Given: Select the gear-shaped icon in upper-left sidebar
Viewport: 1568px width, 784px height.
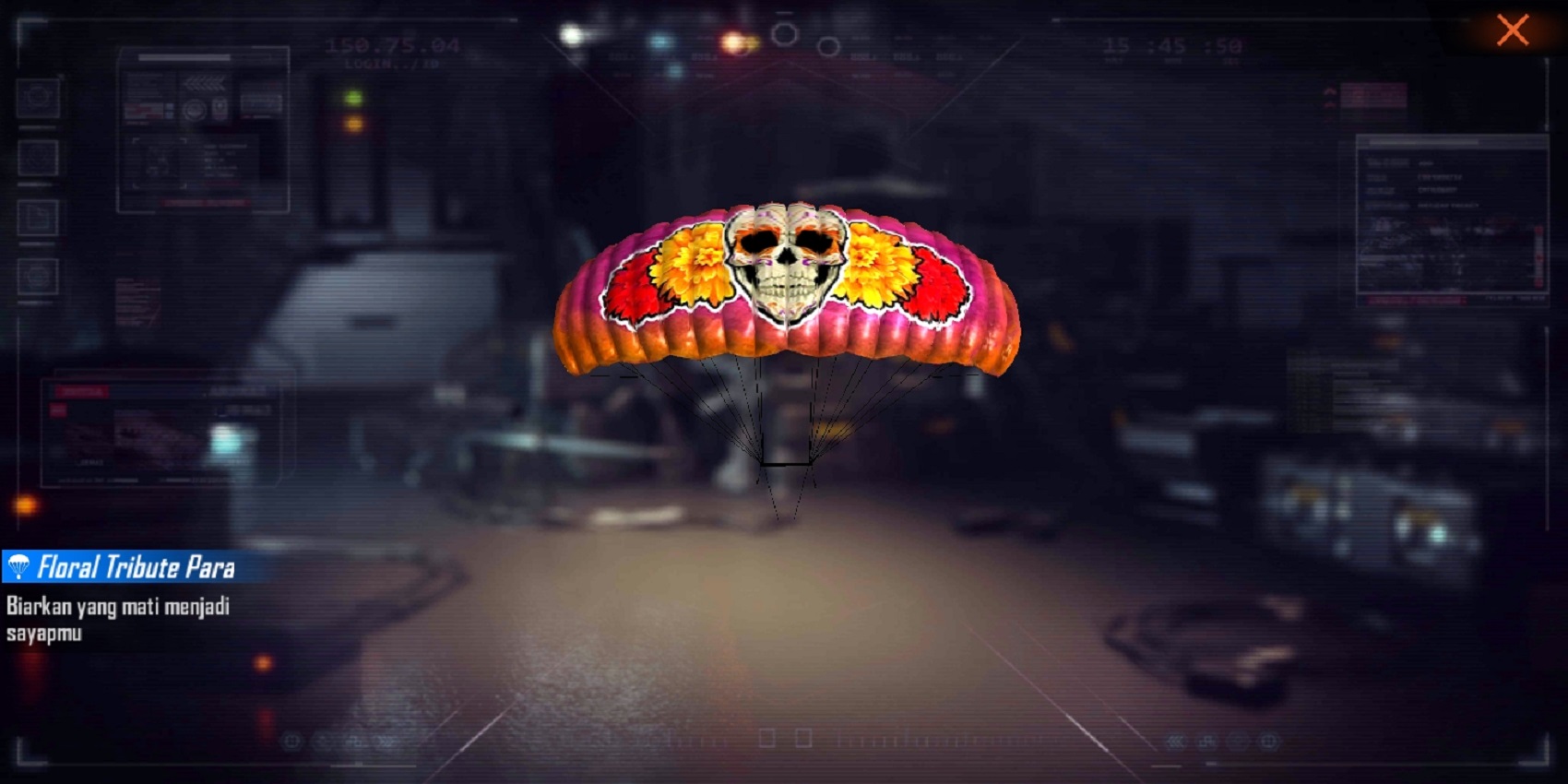Looking at the screenshot, I should (37, 98).
